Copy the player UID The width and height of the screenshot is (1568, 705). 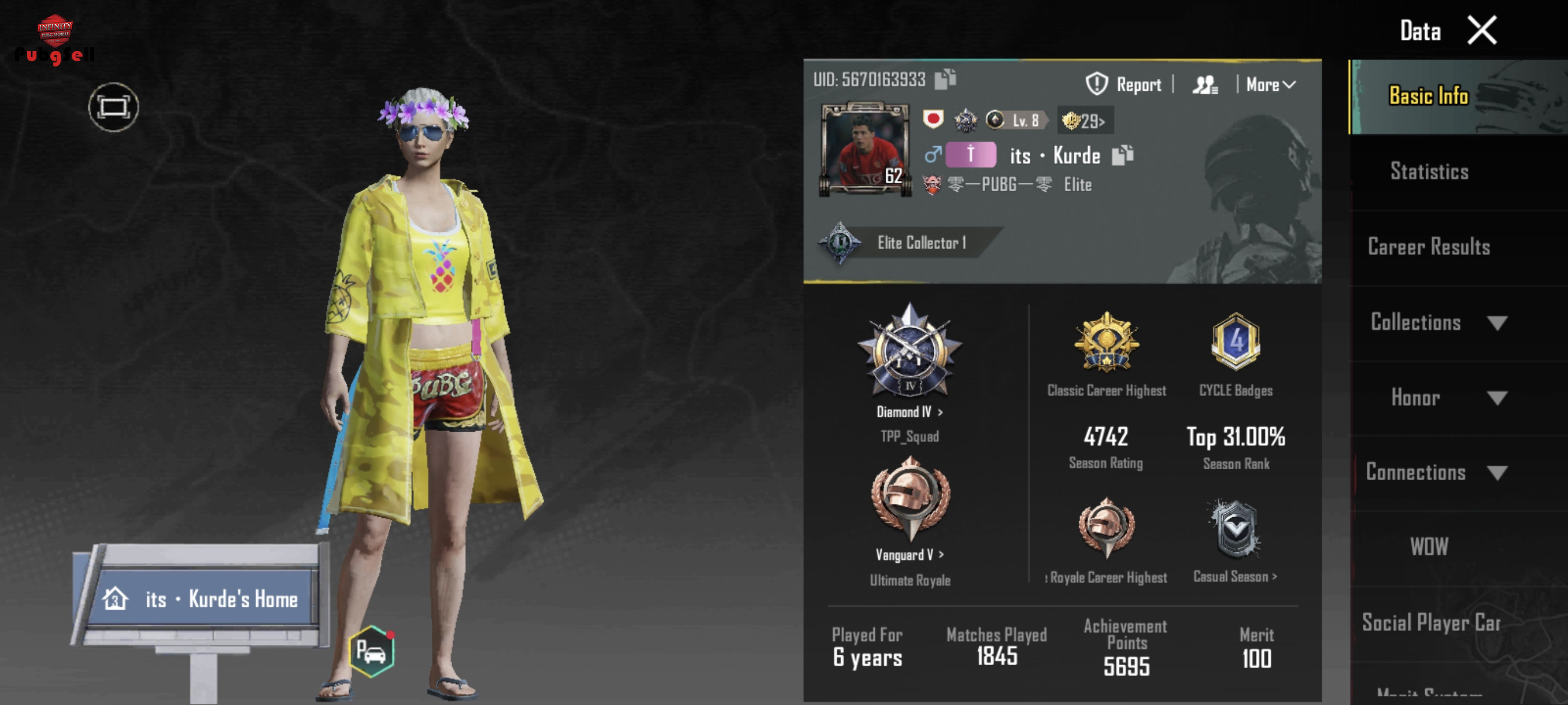[945, 79]
